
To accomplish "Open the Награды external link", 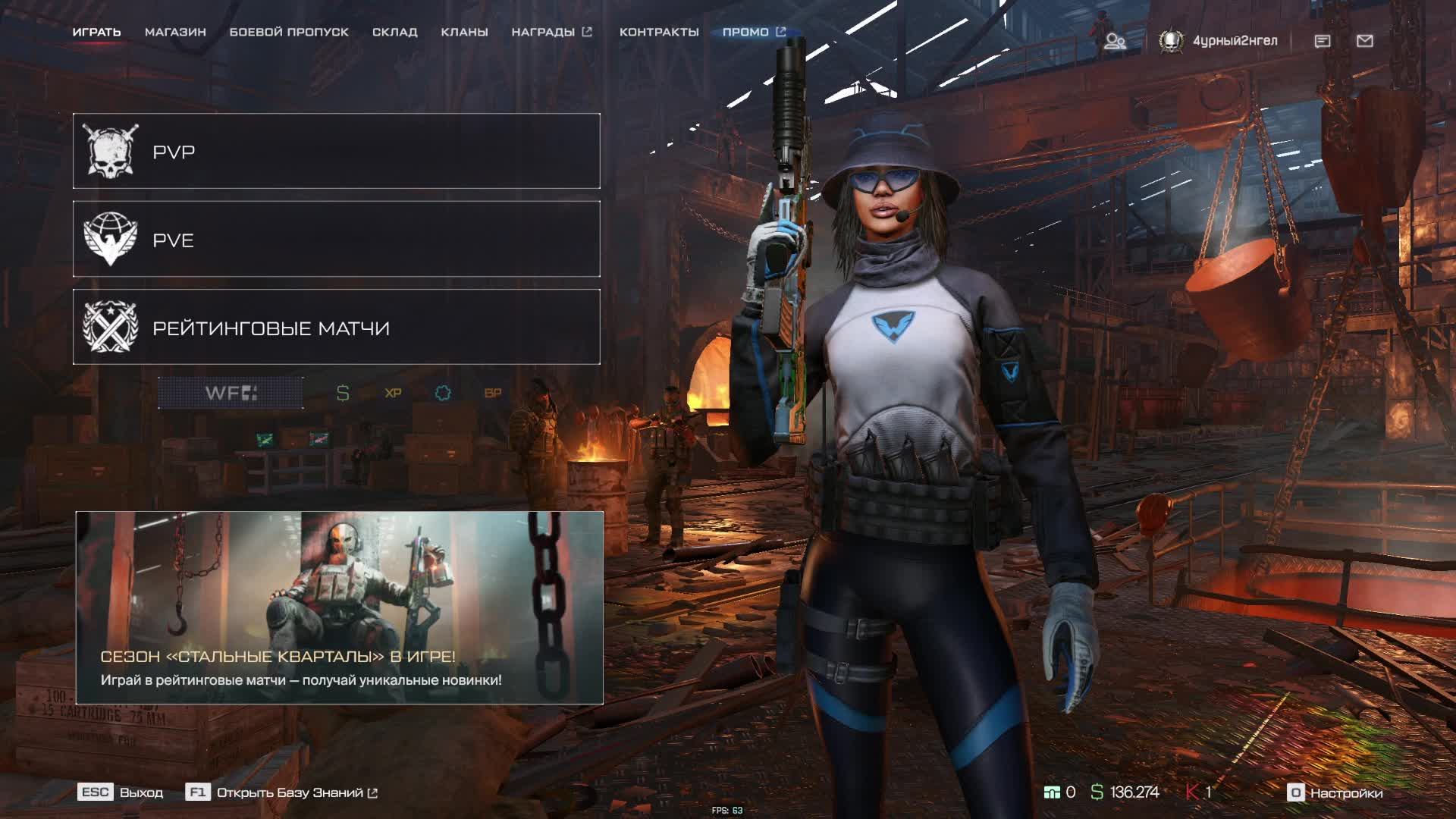I will (x=551, y=32).
